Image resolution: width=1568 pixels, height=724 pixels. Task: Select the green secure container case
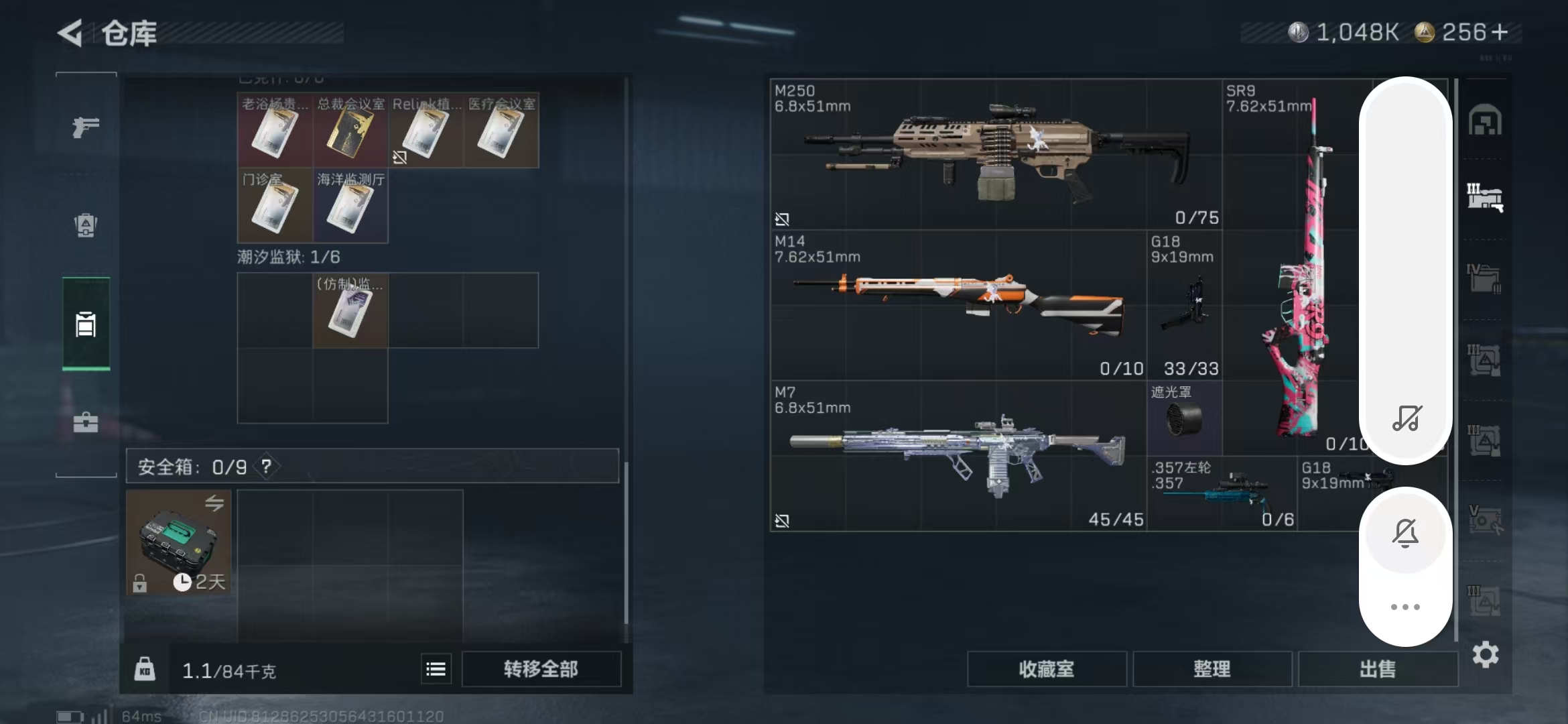pyautogui.click(x=178, y=542)
